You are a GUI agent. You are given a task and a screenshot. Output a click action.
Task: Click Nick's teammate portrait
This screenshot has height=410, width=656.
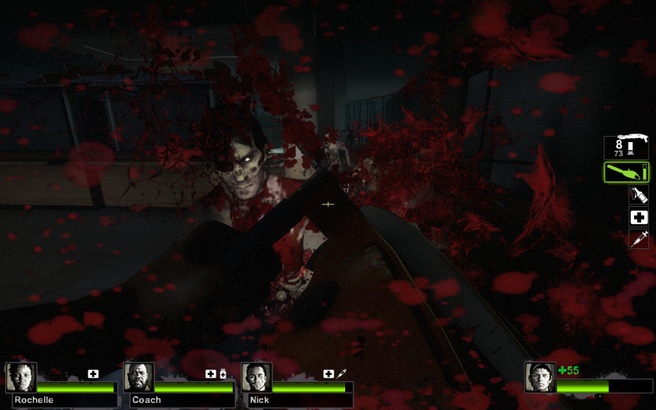pos(258,377)
